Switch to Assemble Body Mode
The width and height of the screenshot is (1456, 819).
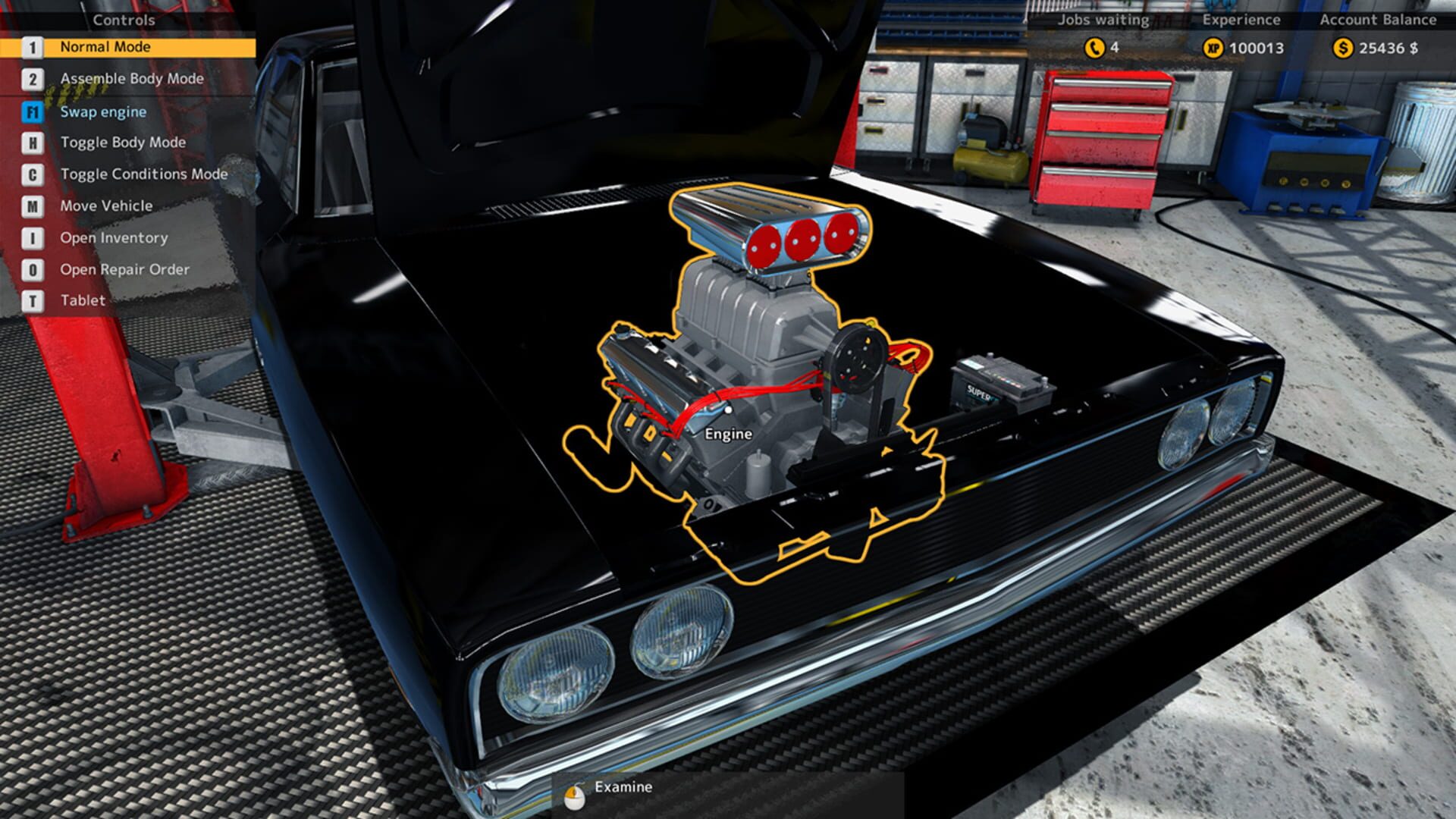point(130,79)
